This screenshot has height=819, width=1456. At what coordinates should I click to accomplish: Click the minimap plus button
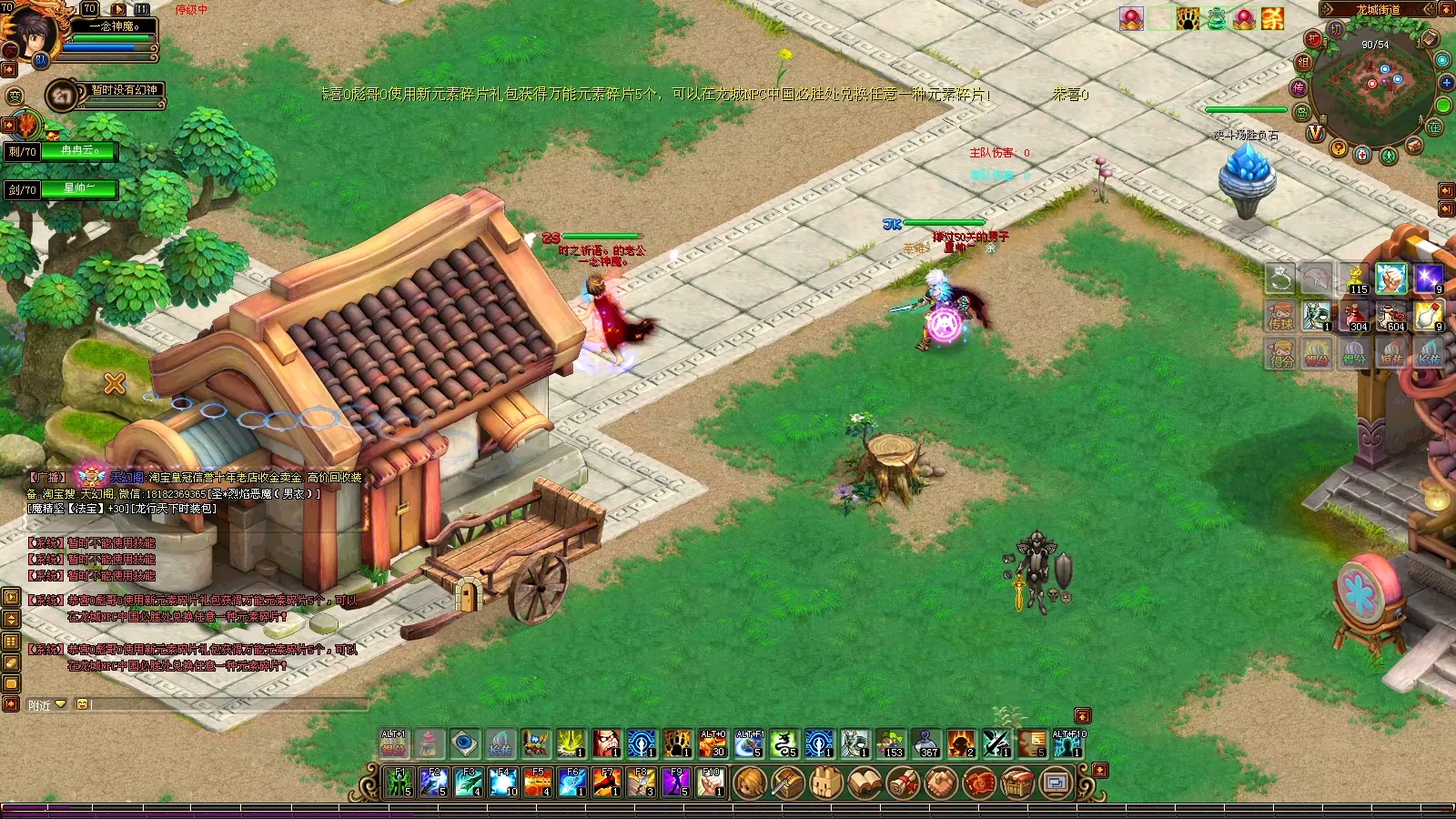pyautogui.click(x=1446, y=82)
